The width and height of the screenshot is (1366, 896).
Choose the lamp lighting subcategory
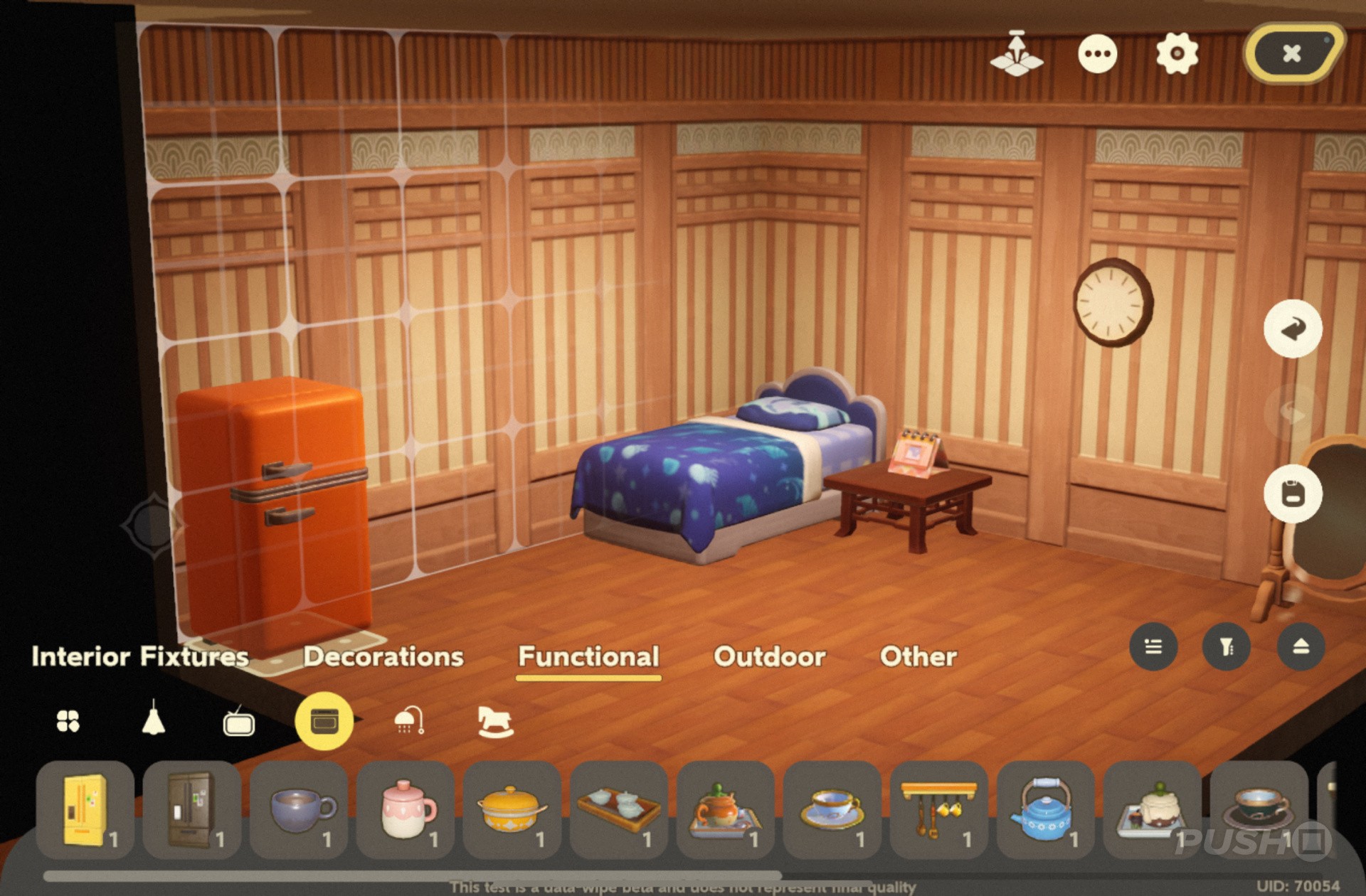coord(153,720)
